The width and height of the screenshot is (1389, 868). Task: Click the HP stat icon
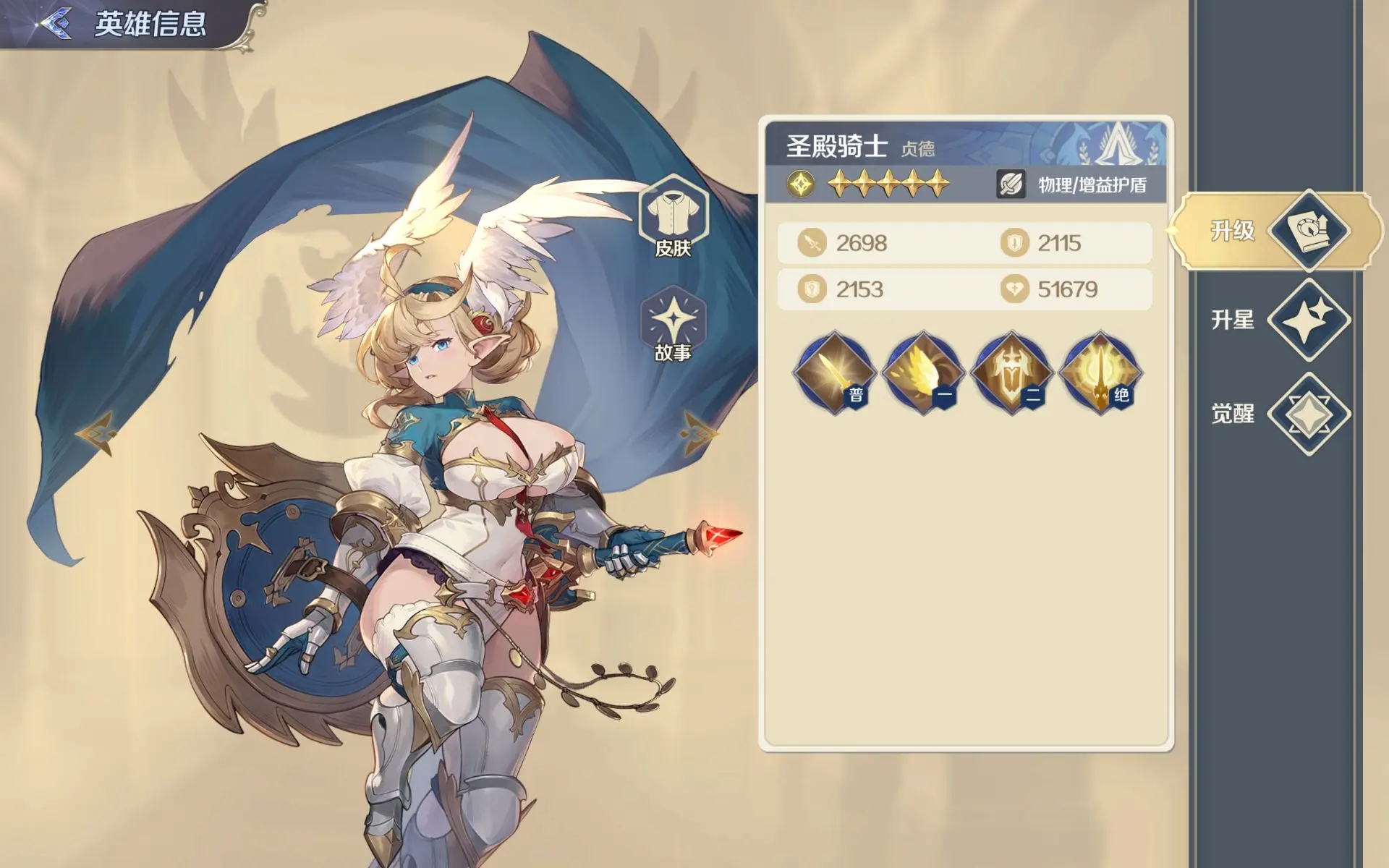point(813,289)
